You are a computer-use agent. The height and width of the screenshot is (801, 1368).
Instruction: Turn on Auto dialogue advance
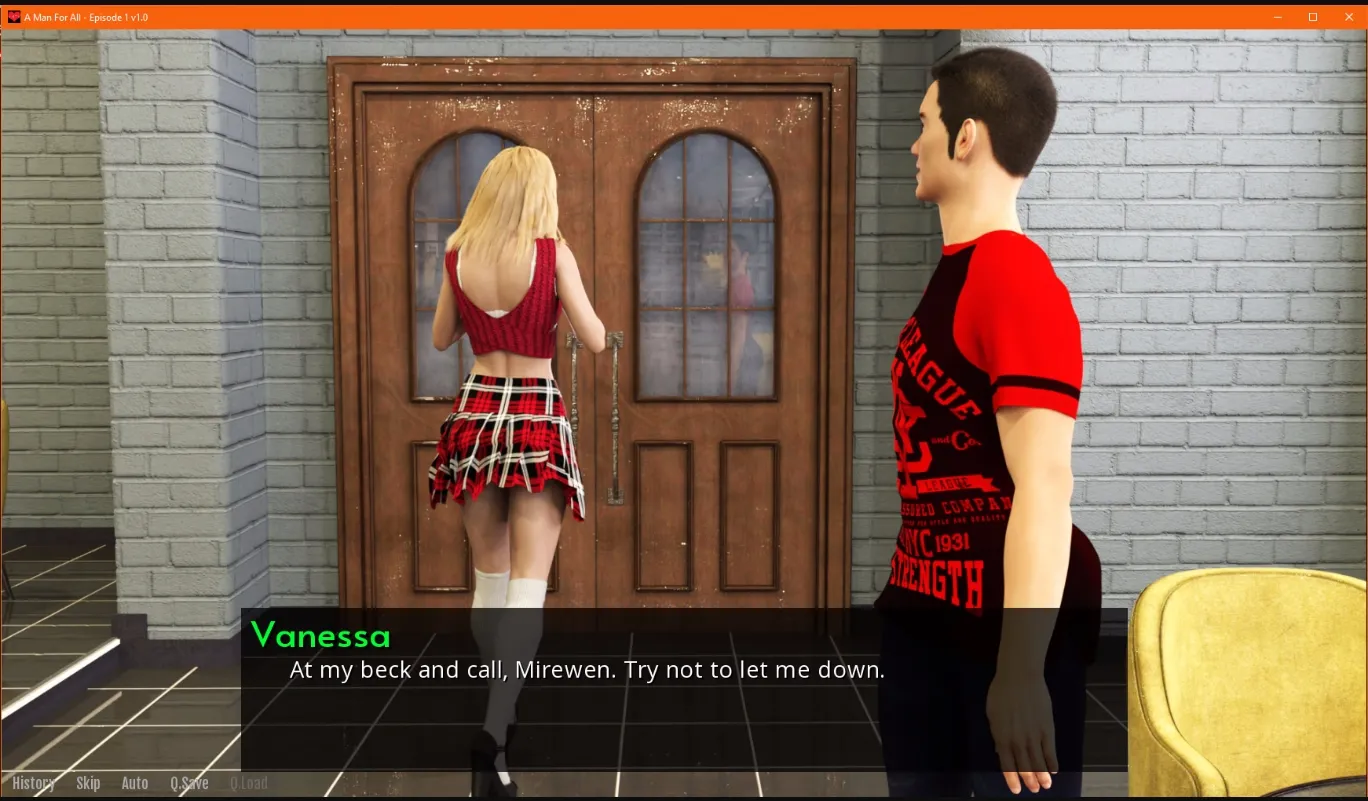point(134,783)
